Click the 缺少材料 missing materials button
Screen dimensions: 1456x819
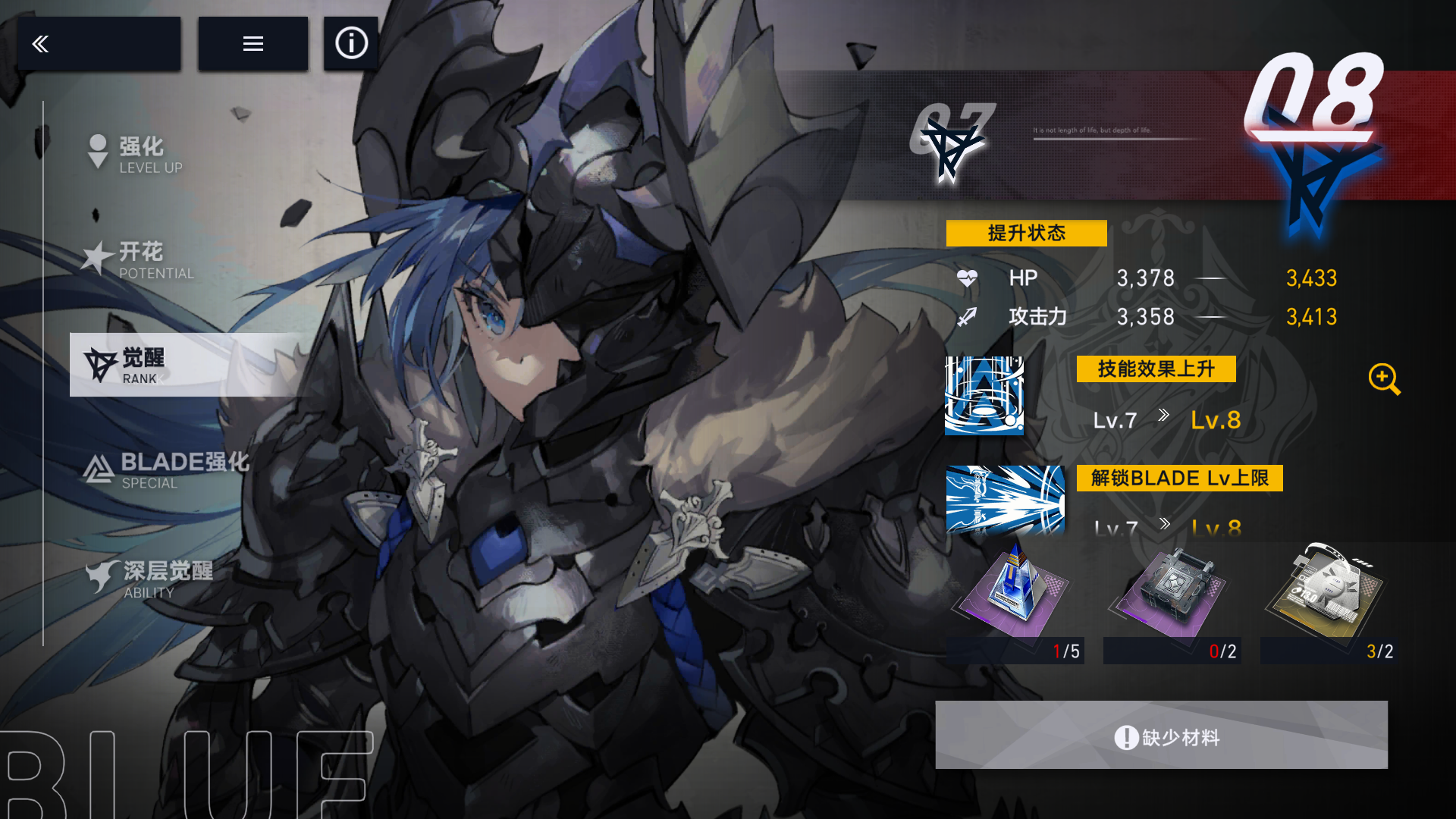tap(1161, 736)
